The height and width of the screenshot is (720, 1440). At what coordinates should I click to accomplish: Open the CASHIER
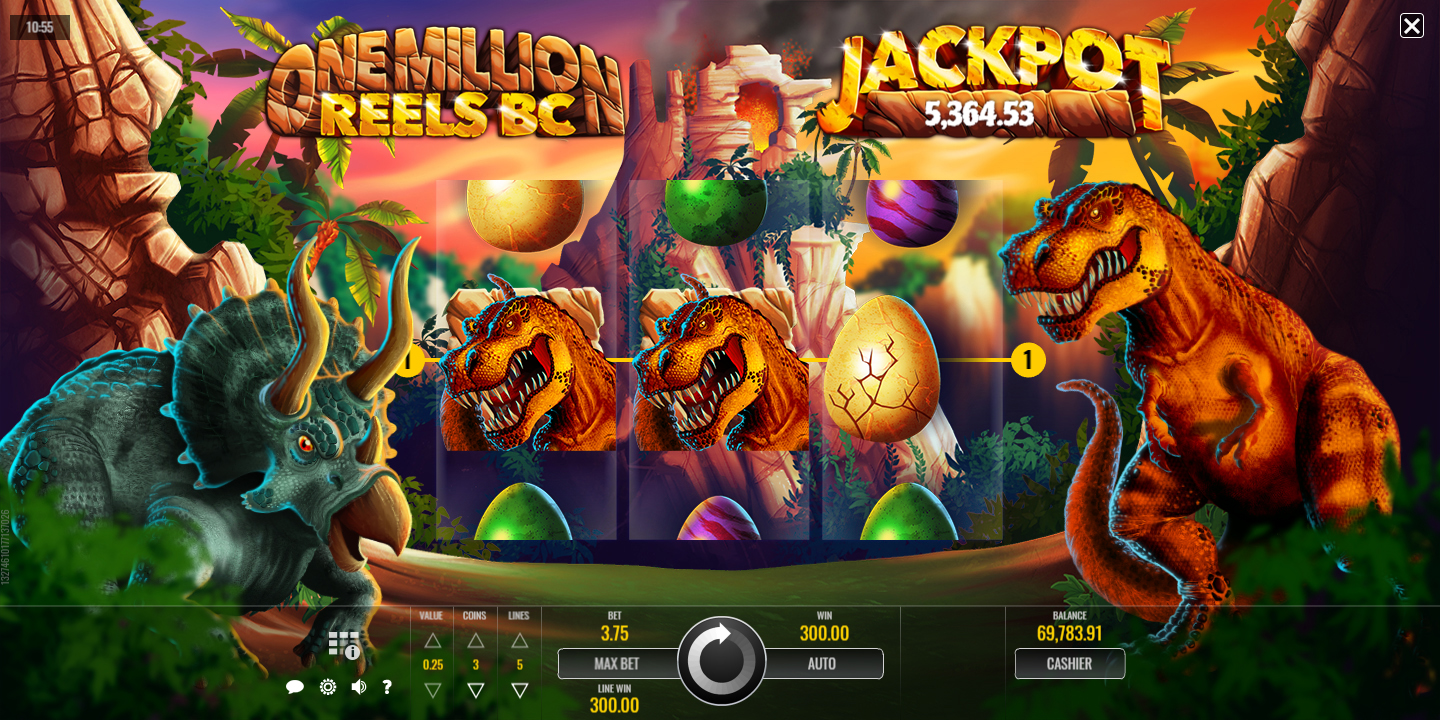point(1069,664)
